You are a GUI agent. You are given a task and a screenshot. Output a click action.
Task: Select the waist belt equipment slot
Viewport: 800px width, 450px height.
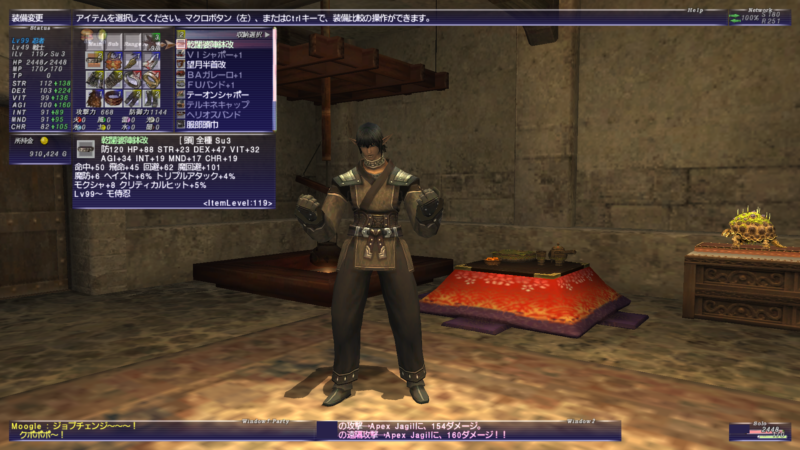[x=112, y=99]
